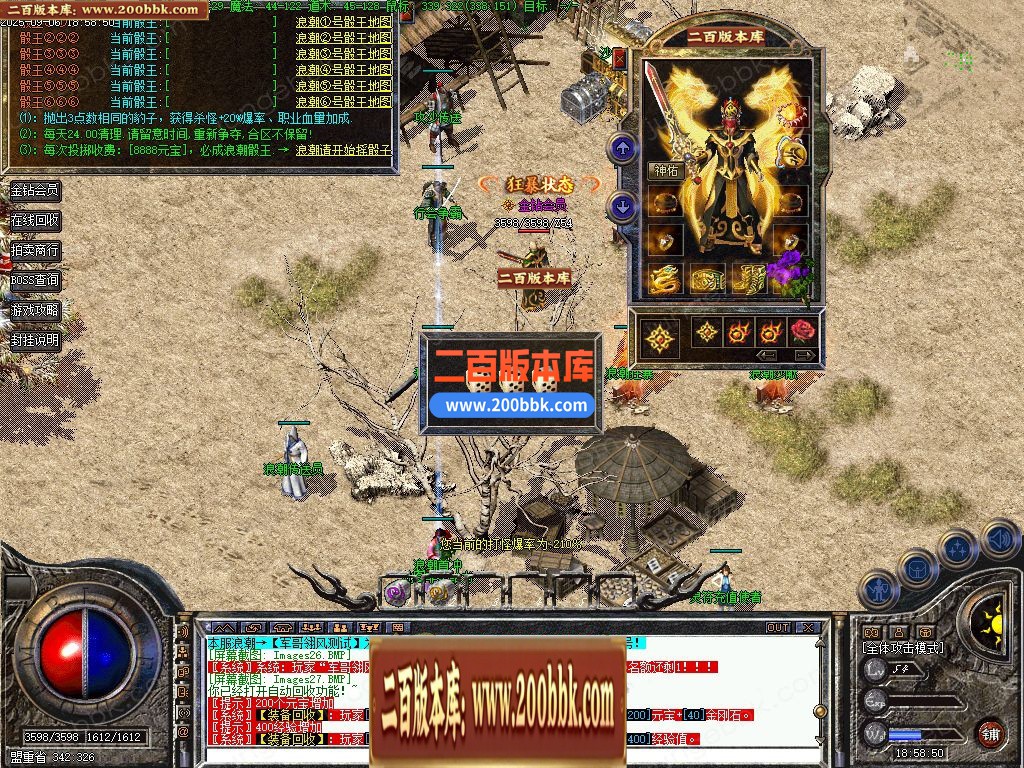Open the red 铺 shop button
Viewport: 1024px width, 768px height.
coord(990,732)
